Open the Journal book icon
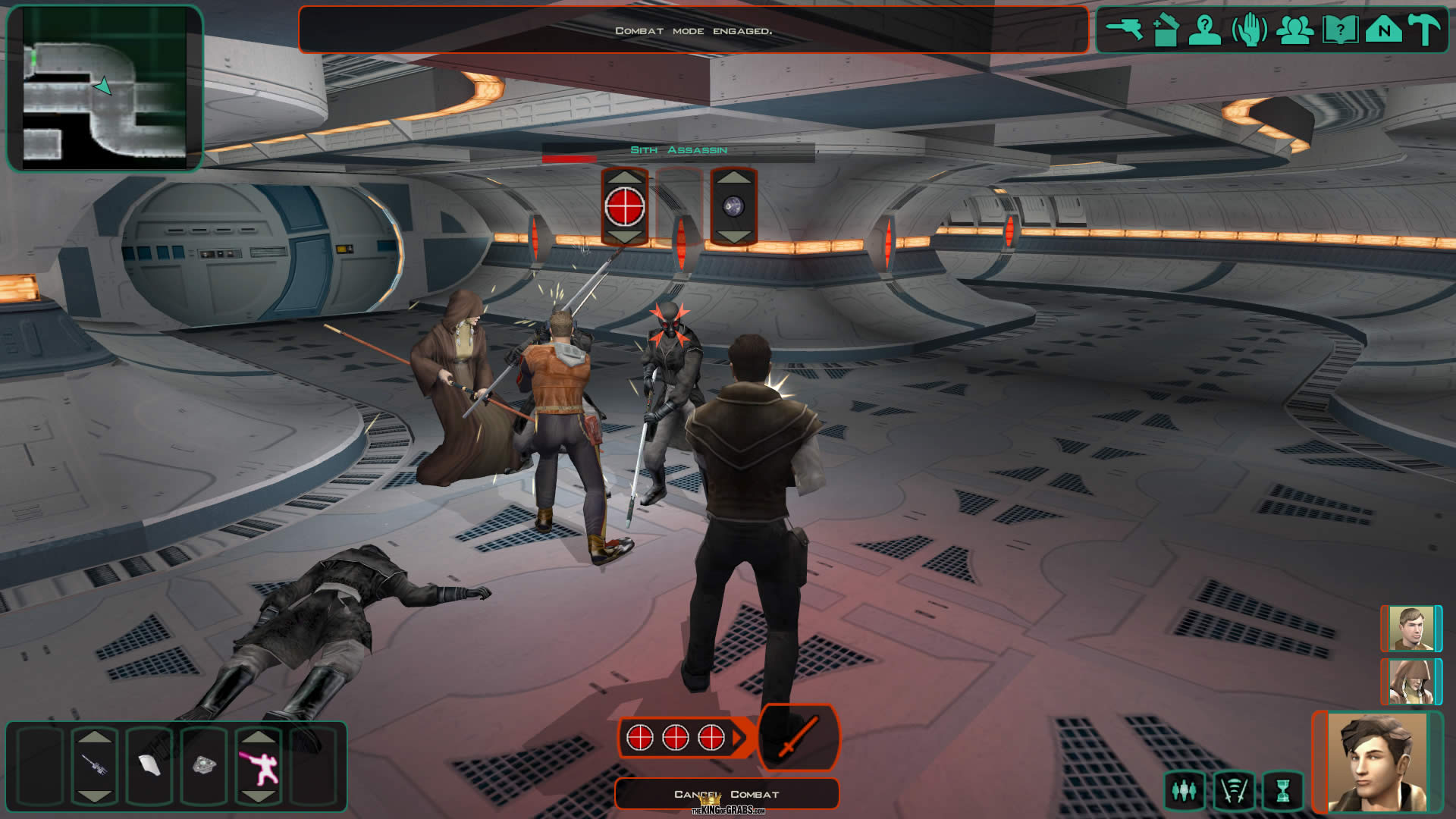The height and width of the screenshot is (819, 1456). point(1340,30)
